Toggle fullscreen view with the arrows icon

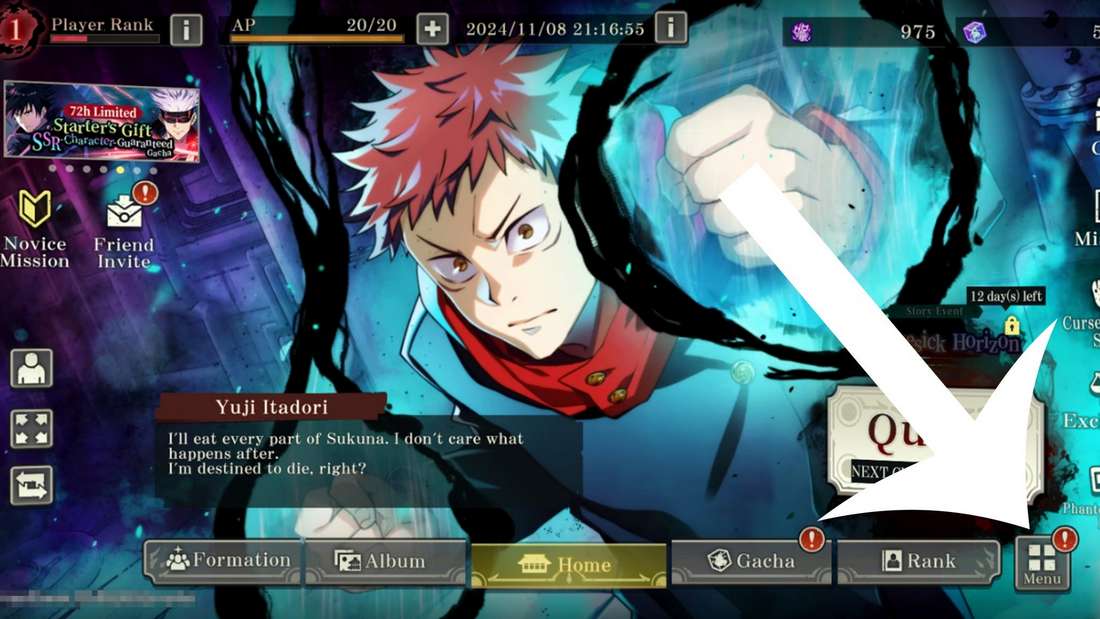pyautogui.click(x=31, y=428)
